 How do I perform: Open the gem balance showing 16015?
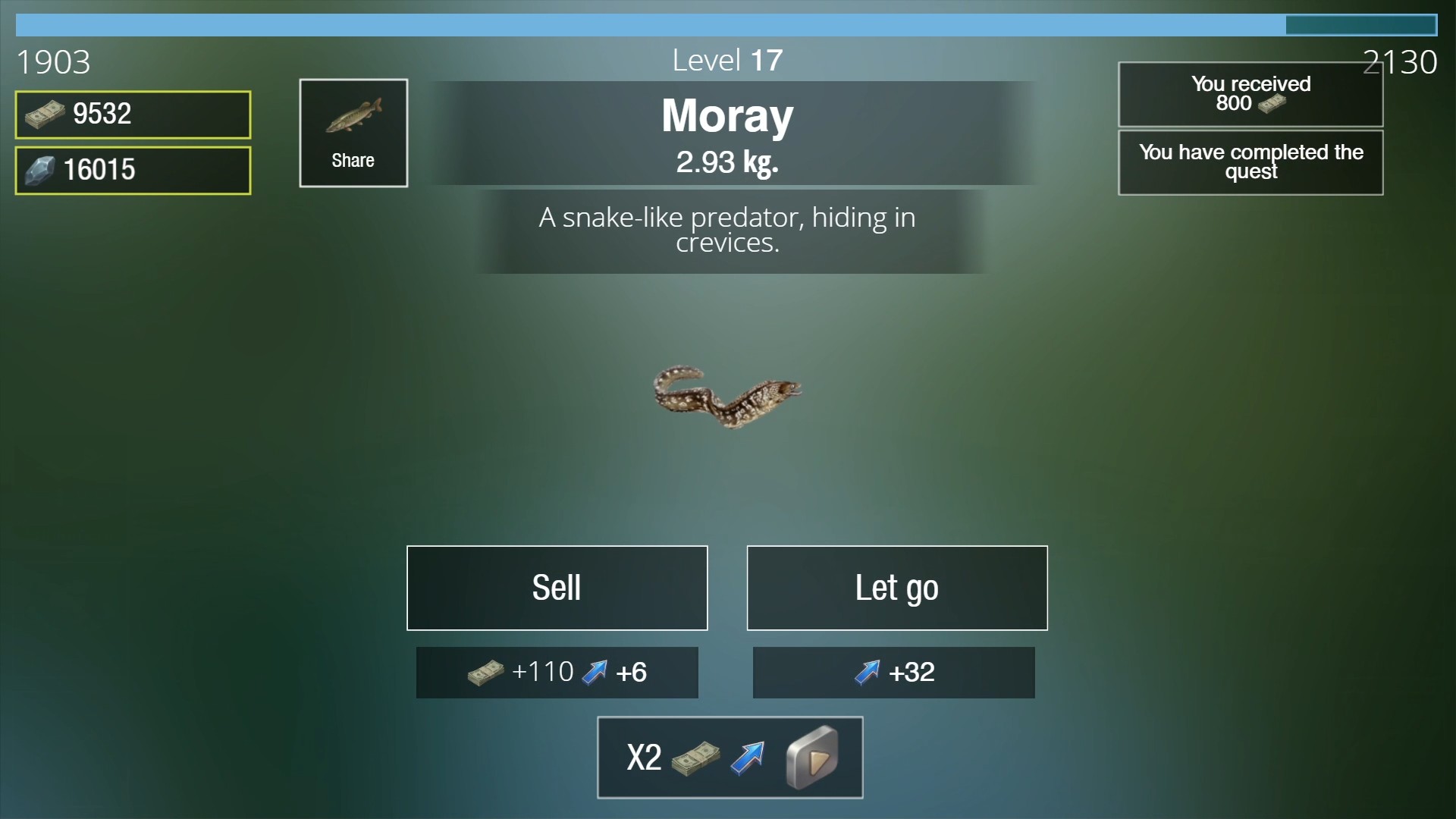133,170
